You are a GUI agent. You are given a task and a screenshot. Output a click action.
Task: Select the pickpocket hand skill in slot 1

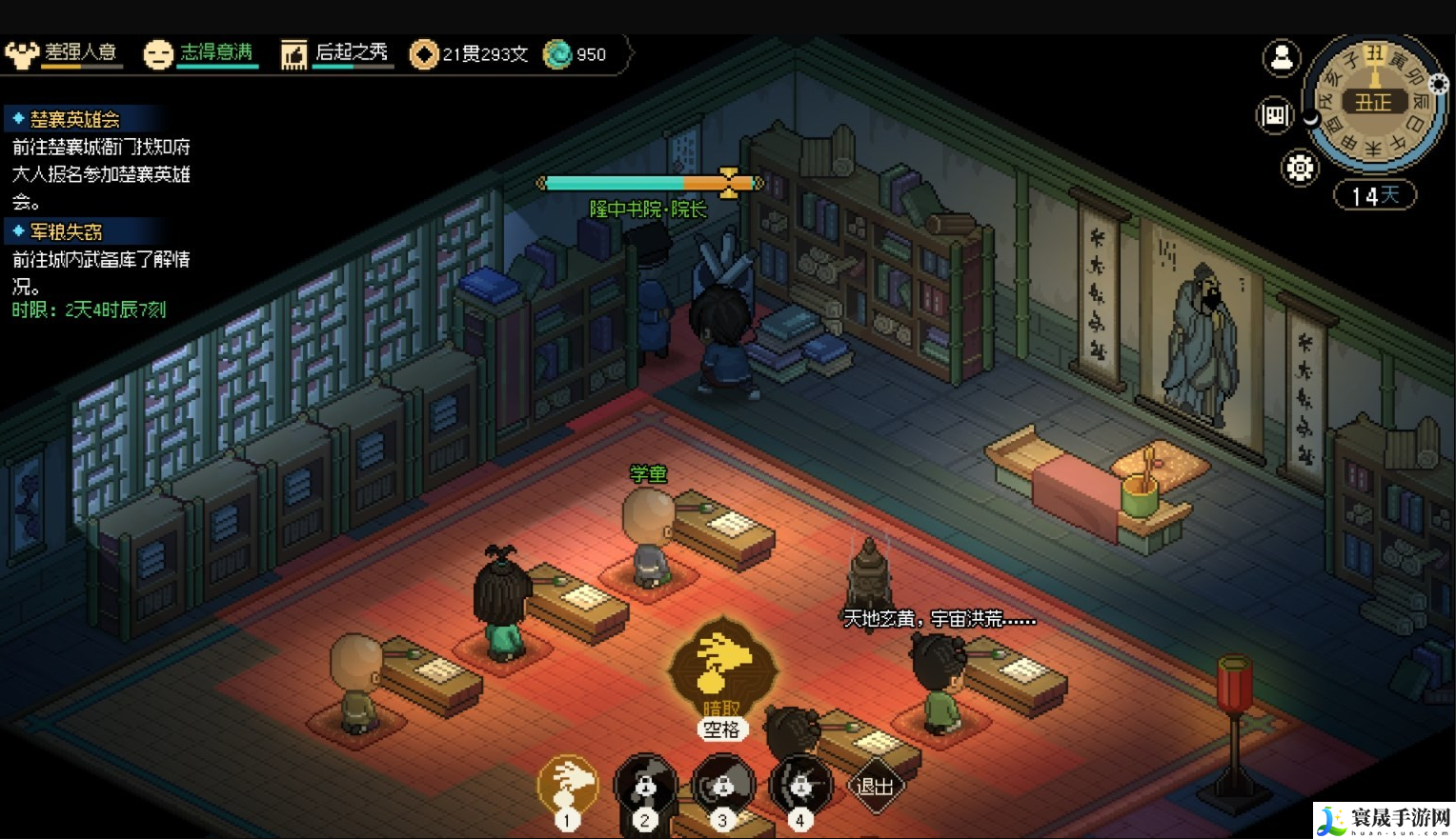[568, 787]
